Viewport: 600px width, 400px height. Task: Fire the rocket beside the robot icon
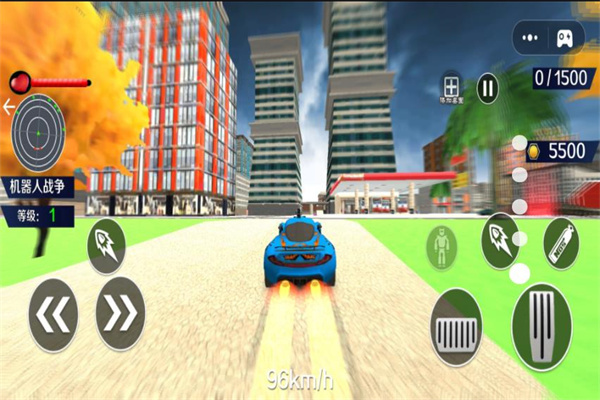pyautogui.click(x=500, y=241)
